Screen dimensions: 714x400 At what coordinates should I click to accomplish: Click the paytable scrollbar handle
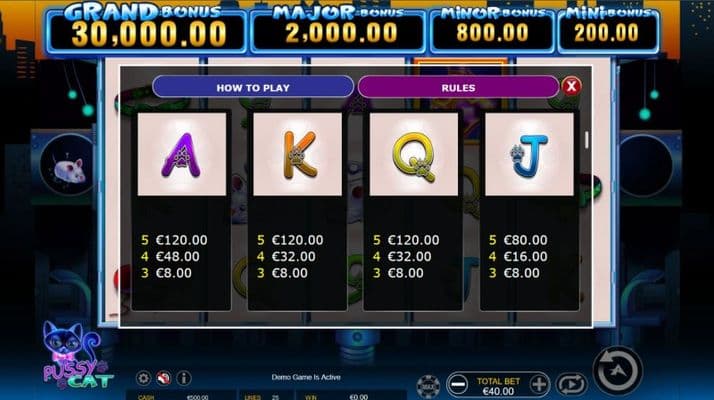pos(586,140)
